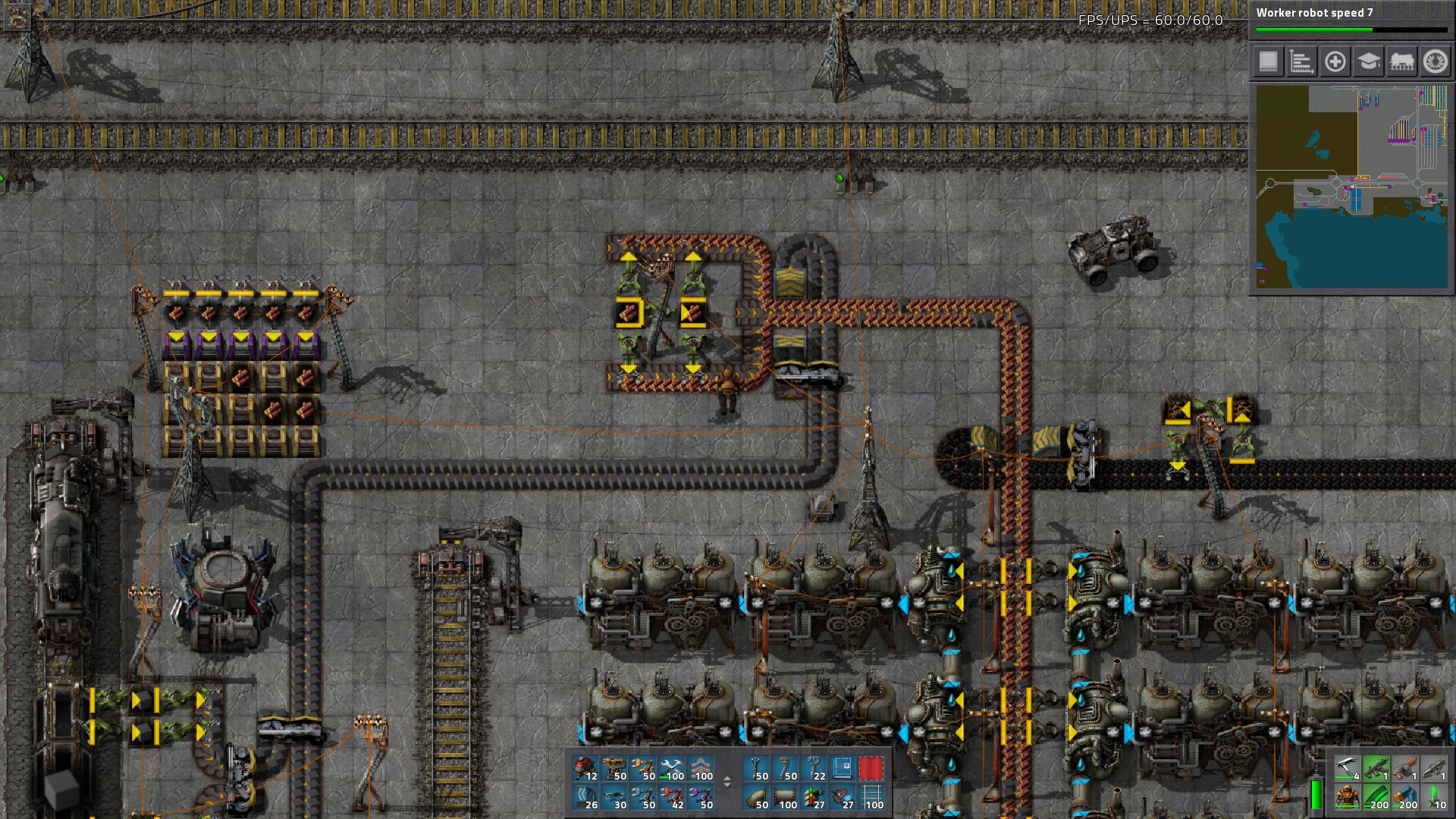The height and width of the screenshot is (819, 1456).
Task: Click the circled plus bonuses button
Action: tap(1335, 61)
